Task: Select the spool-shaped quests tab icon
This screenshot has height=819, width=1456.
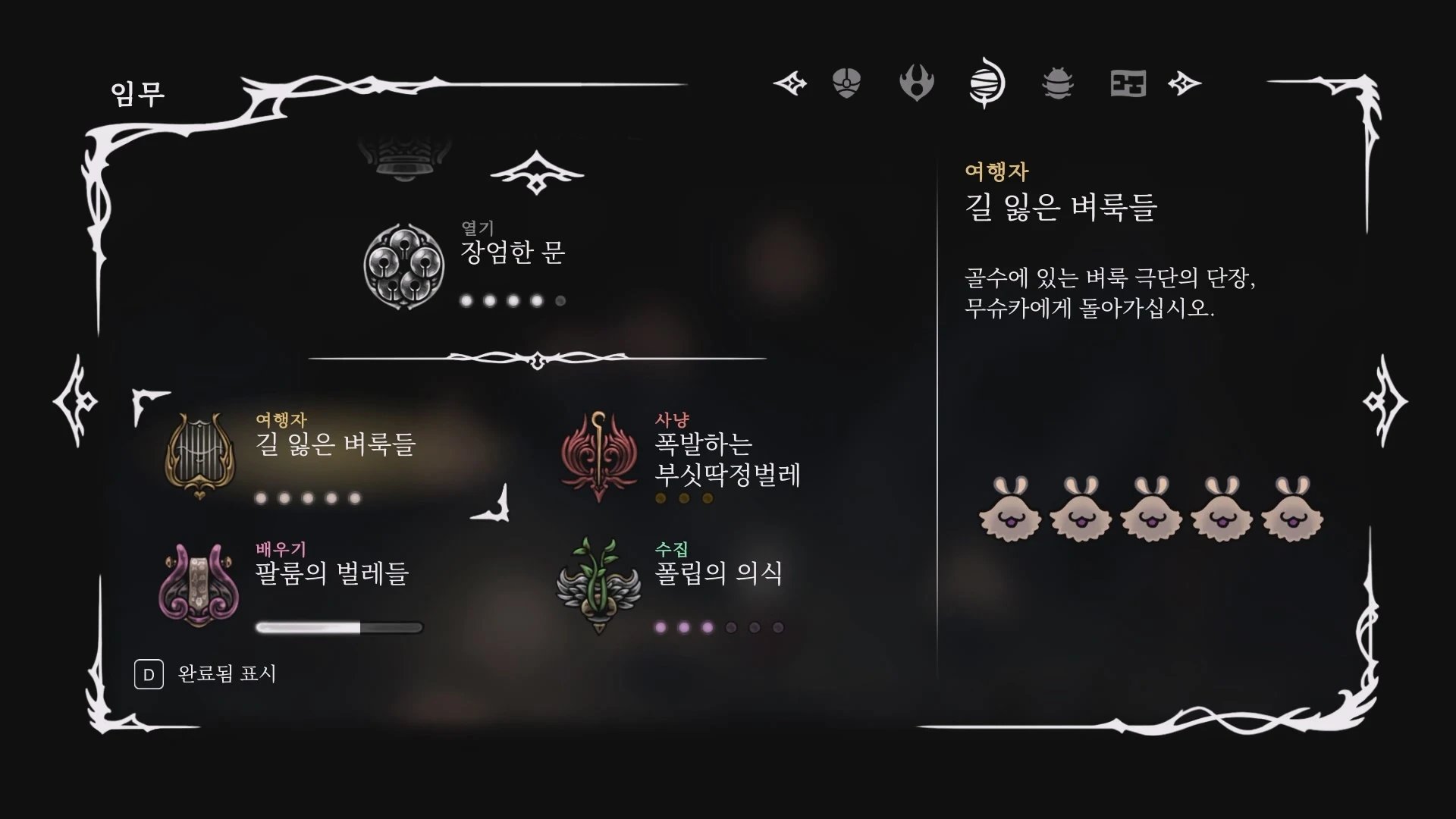Action: [x=985, y=83]
